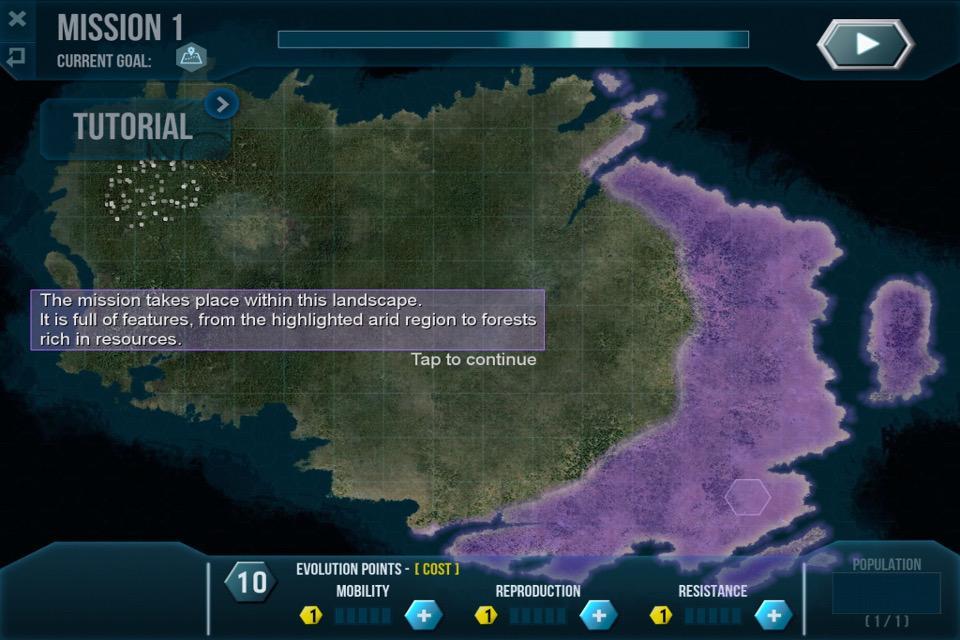Open the Population panel
Viewport: 960px width, 640px height.
(886, 592)
